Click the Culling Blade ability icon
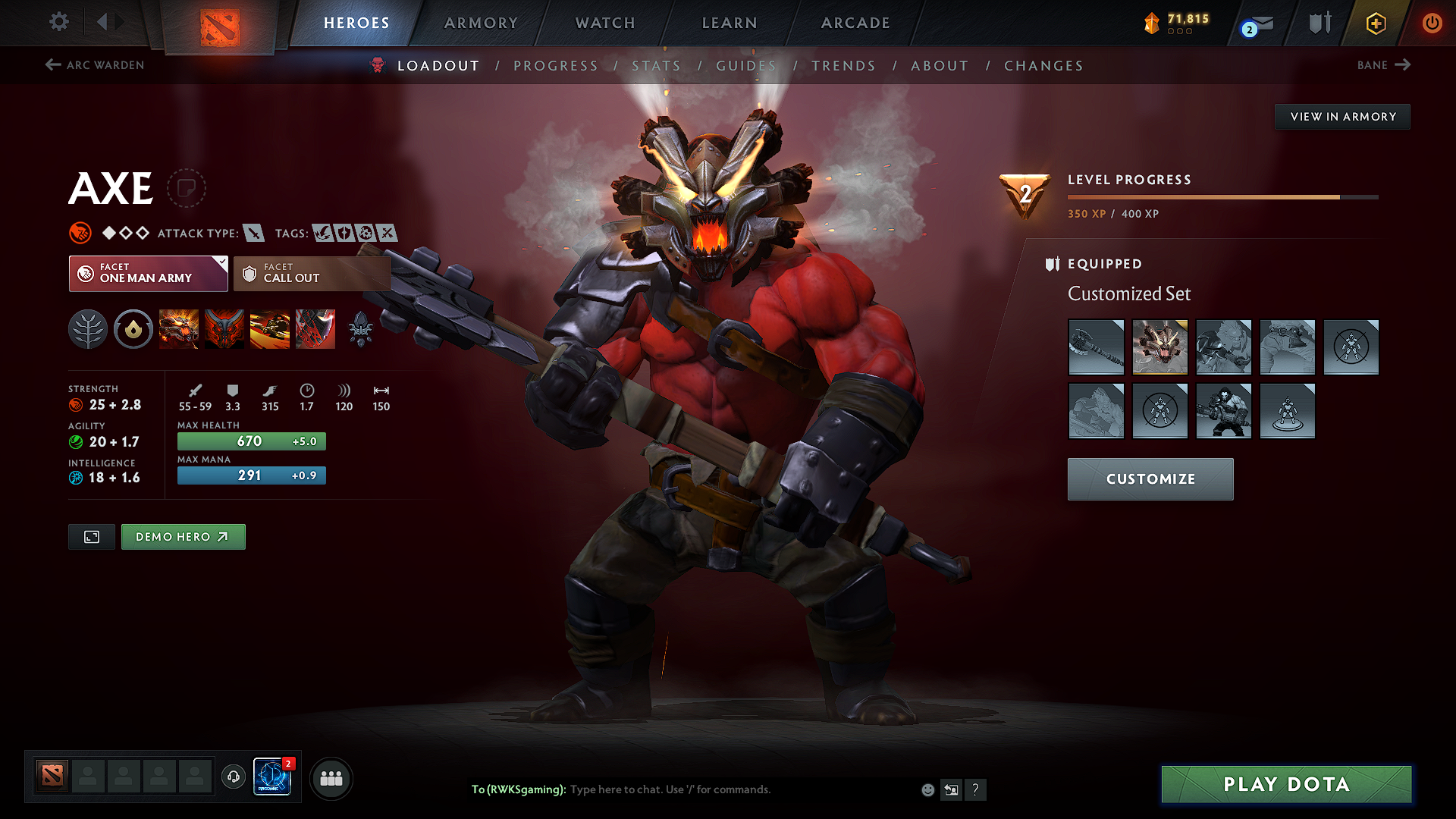This screenshot has height=819, width=1456. (x=315, y=329)
